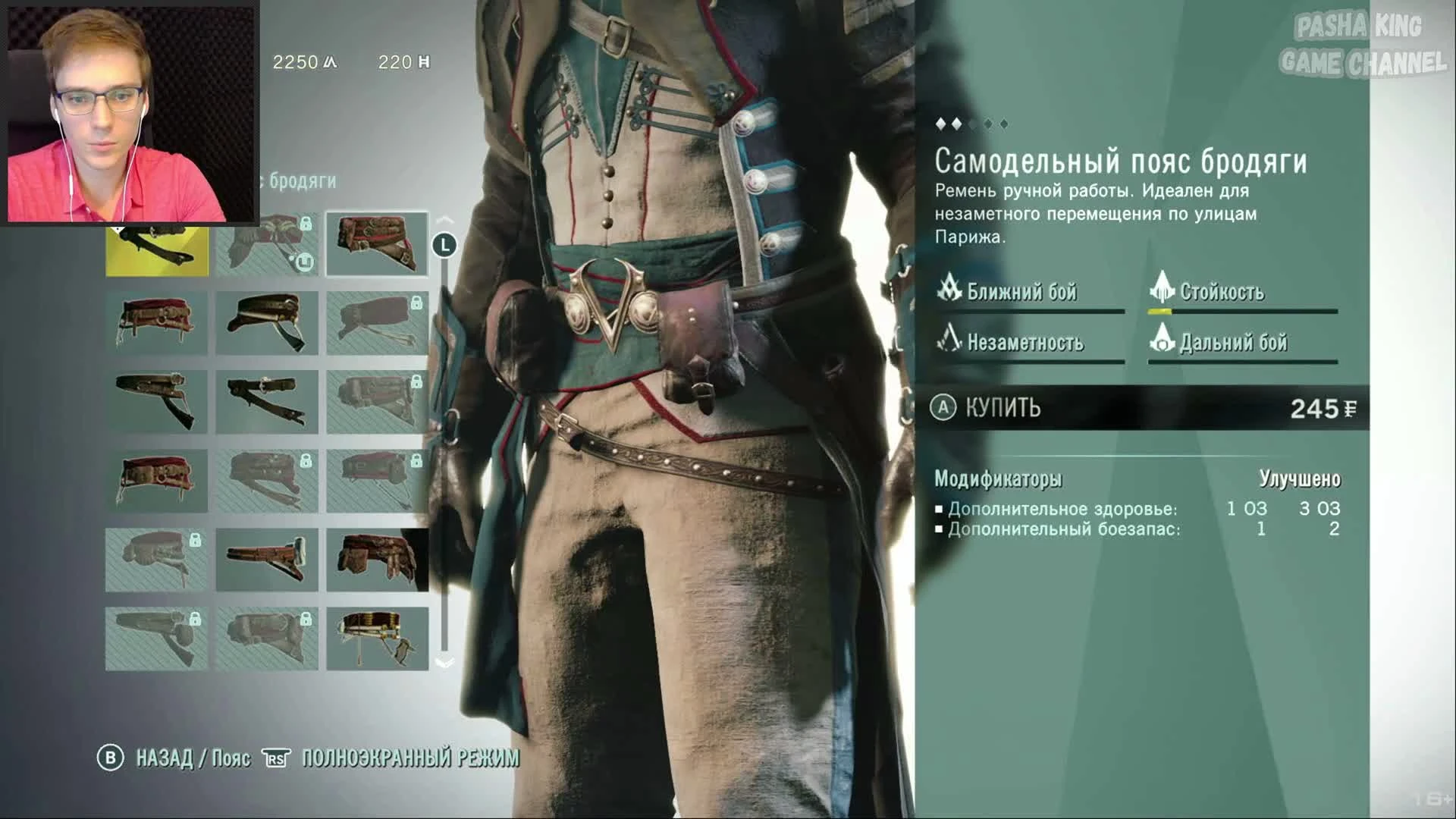
Task: Select the Незаметность stealth icon
Action: 947,343
